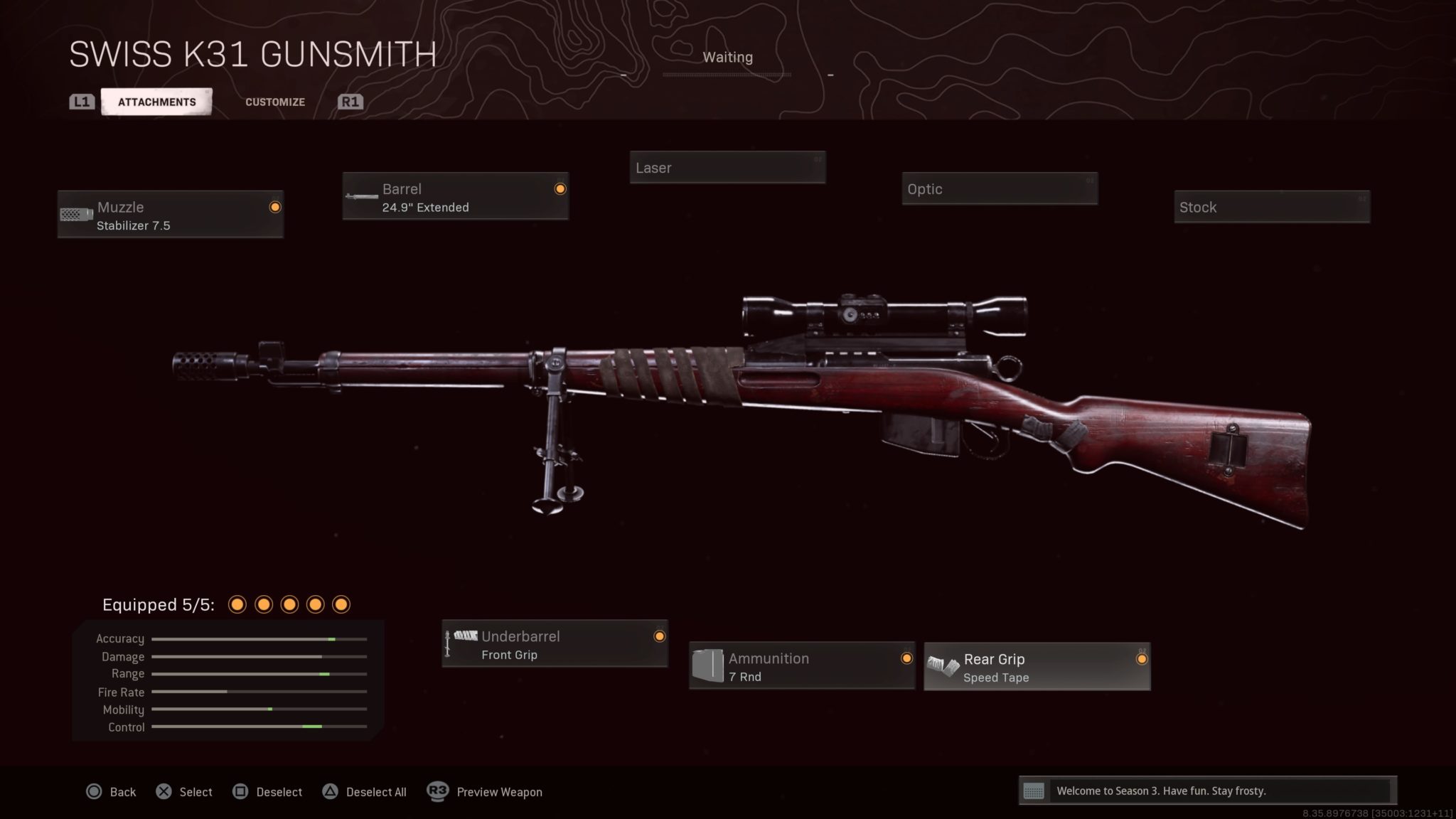Switch to the Attachments tab
This screenshot has height=819, width=1456.
click(x=157, y=101)
